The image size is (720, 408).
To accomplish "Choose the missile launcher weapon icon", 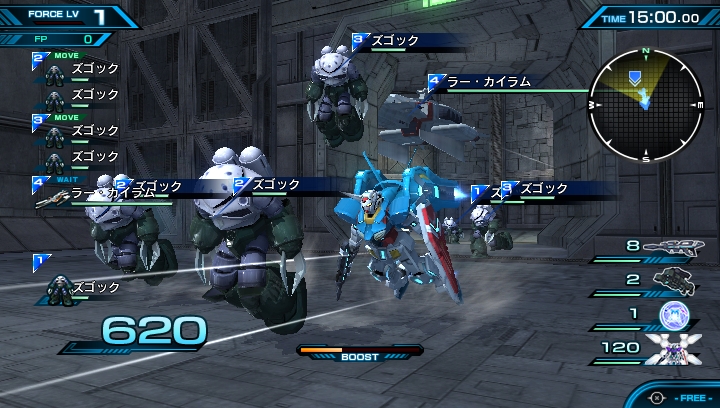I will 673,279.
